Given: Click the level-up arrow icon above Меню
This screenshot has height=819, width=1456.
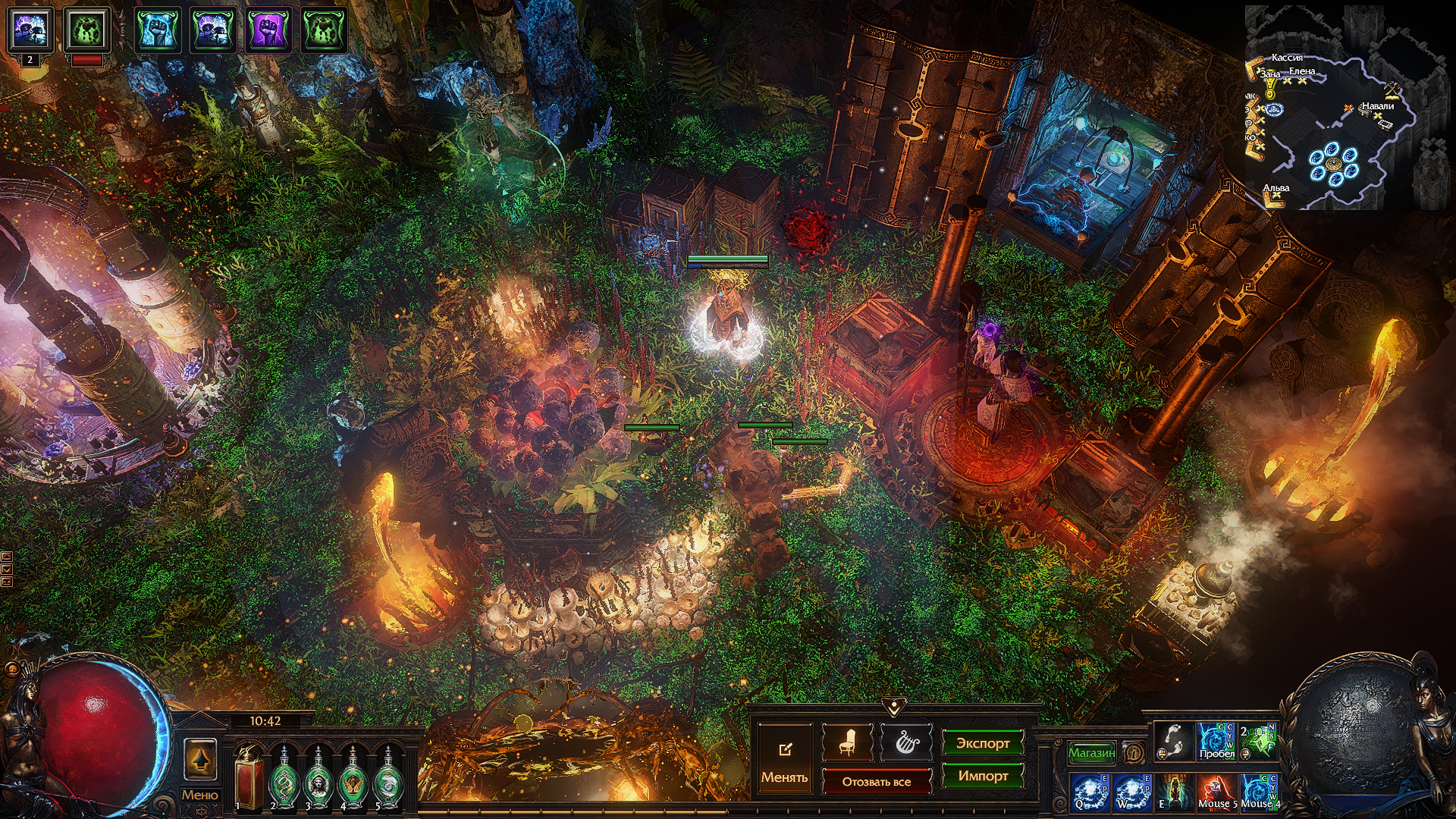Looking at the screenshot, I should click(x=200, y=759).
